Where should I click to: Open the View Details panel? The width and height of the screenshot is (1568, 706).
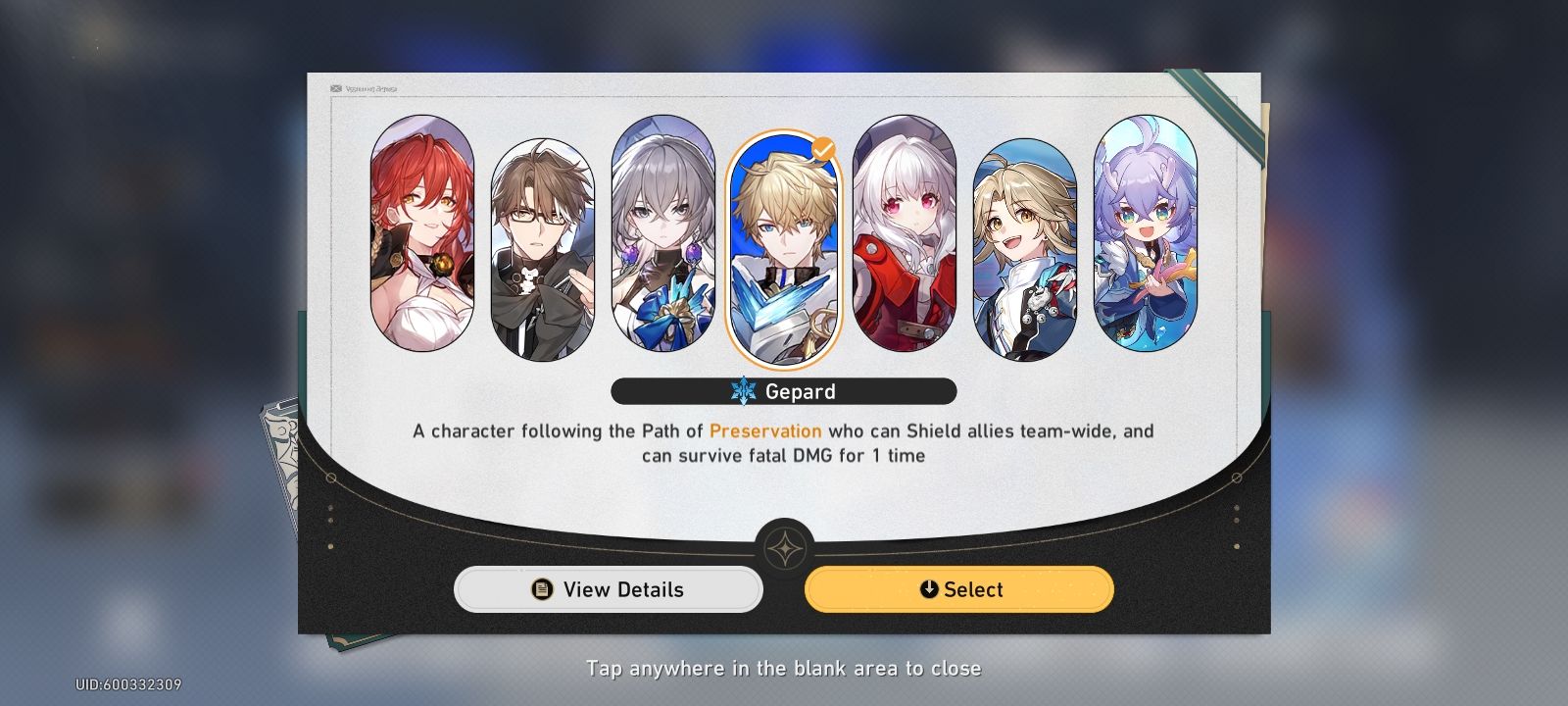608,589
